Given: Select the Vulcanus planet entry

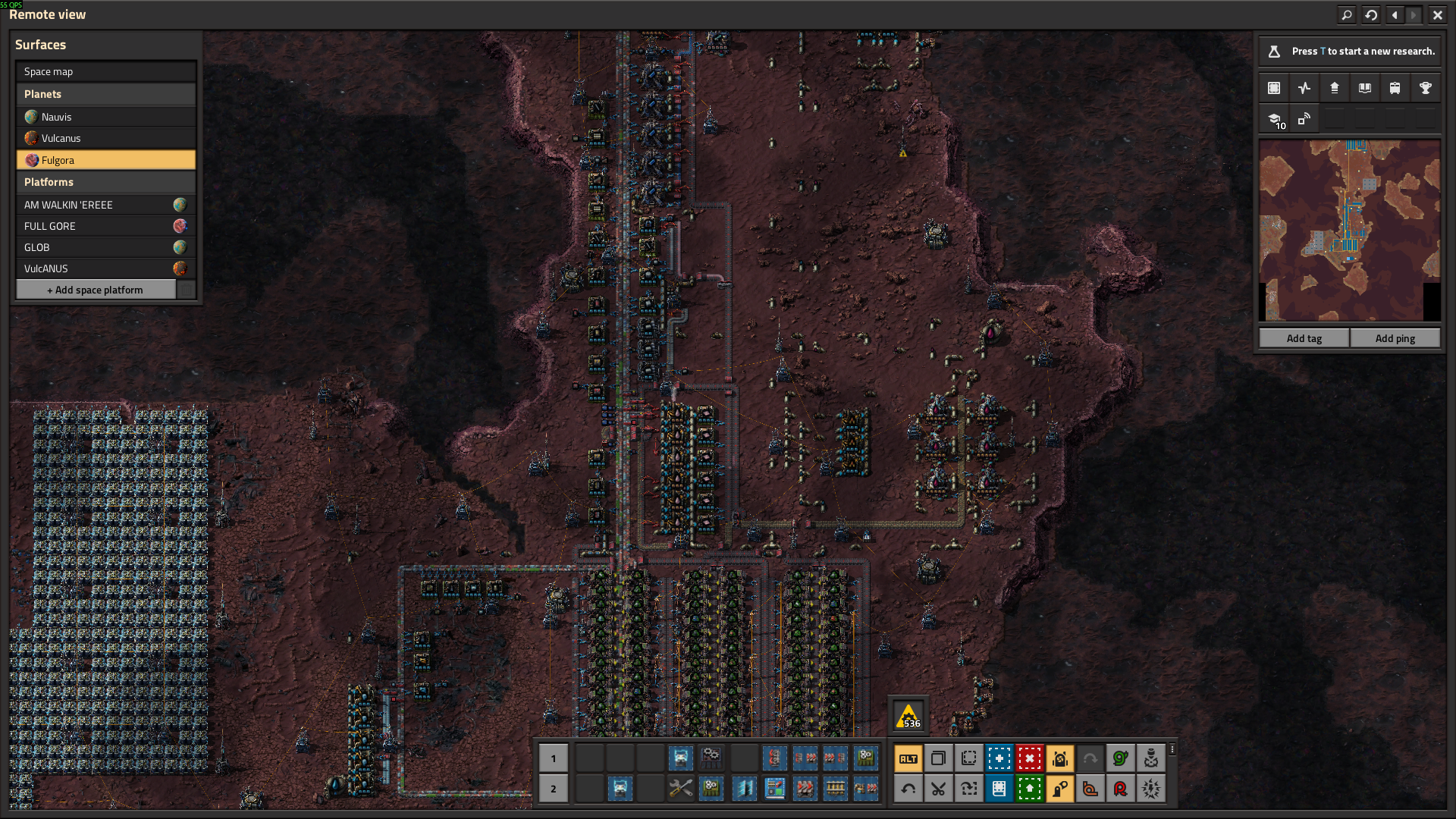Looking at the screenshot, I should (x=105, y=138).
